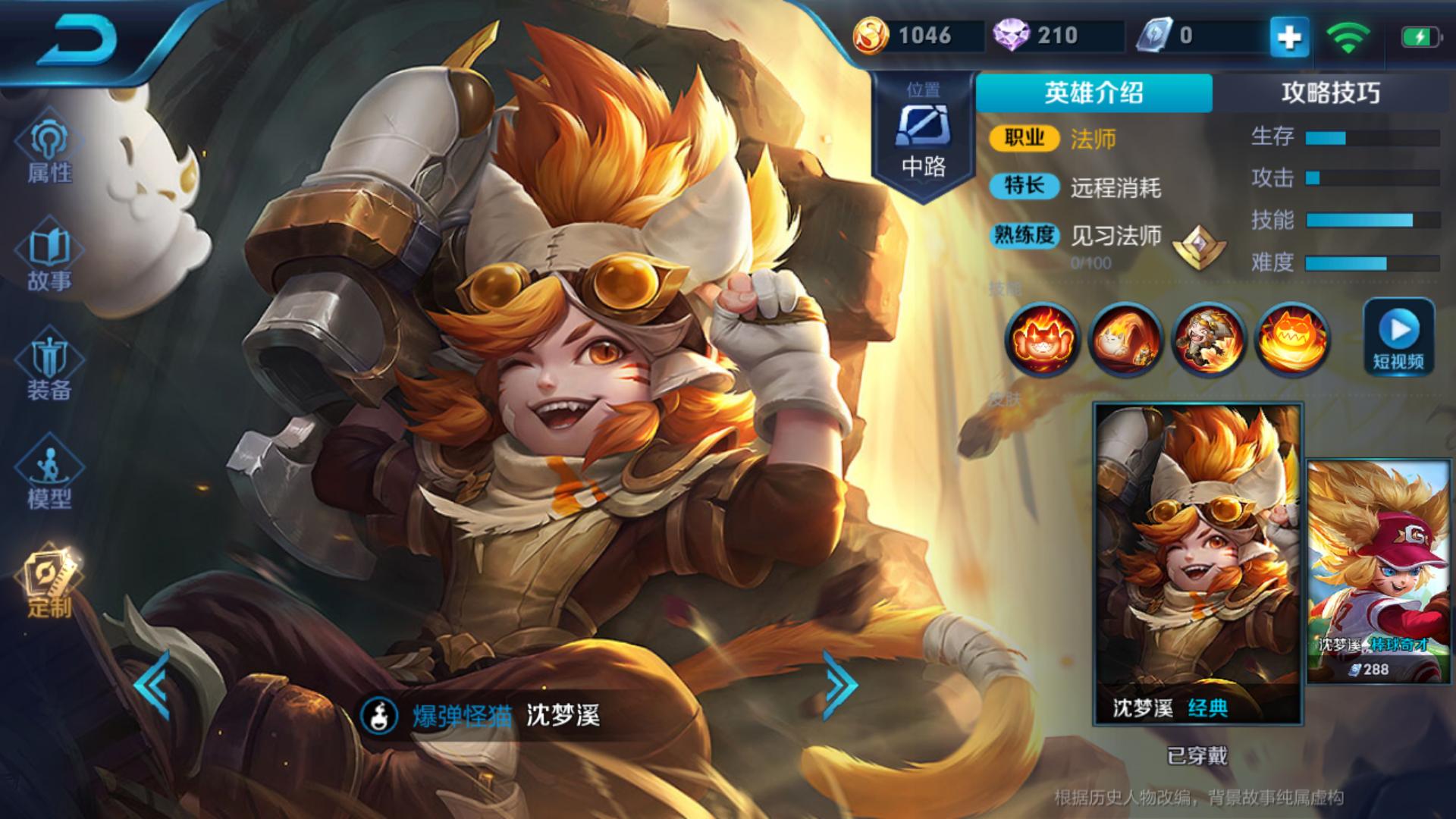Click the blue plus button to recharge
This screenshot has height=819, width=1456.
(x=1289, y=36)
